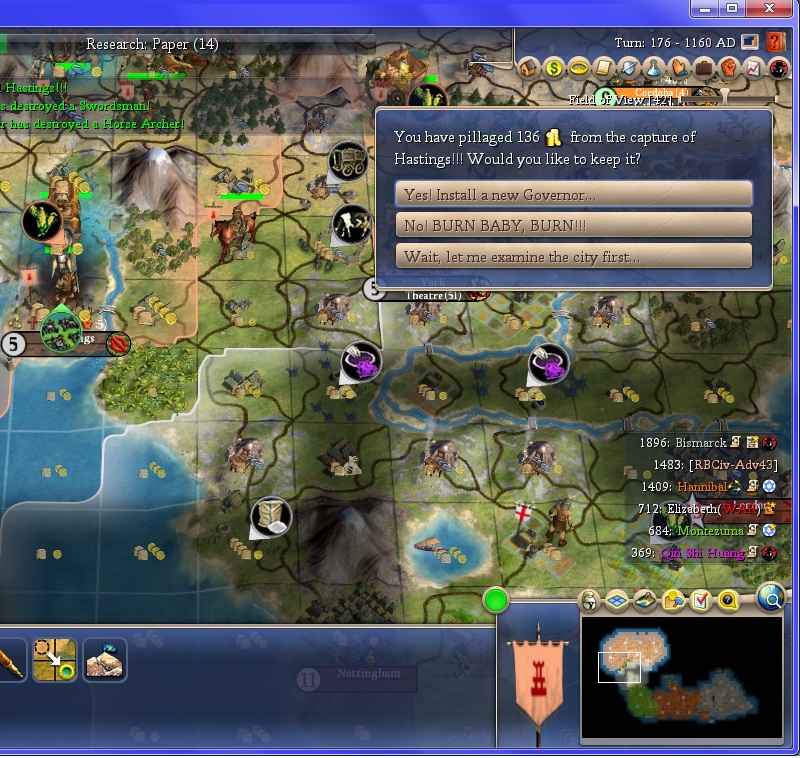Open the financial advisor dollar icon
The height and width of the screenshot is (758, 800).
click(554, 68)
